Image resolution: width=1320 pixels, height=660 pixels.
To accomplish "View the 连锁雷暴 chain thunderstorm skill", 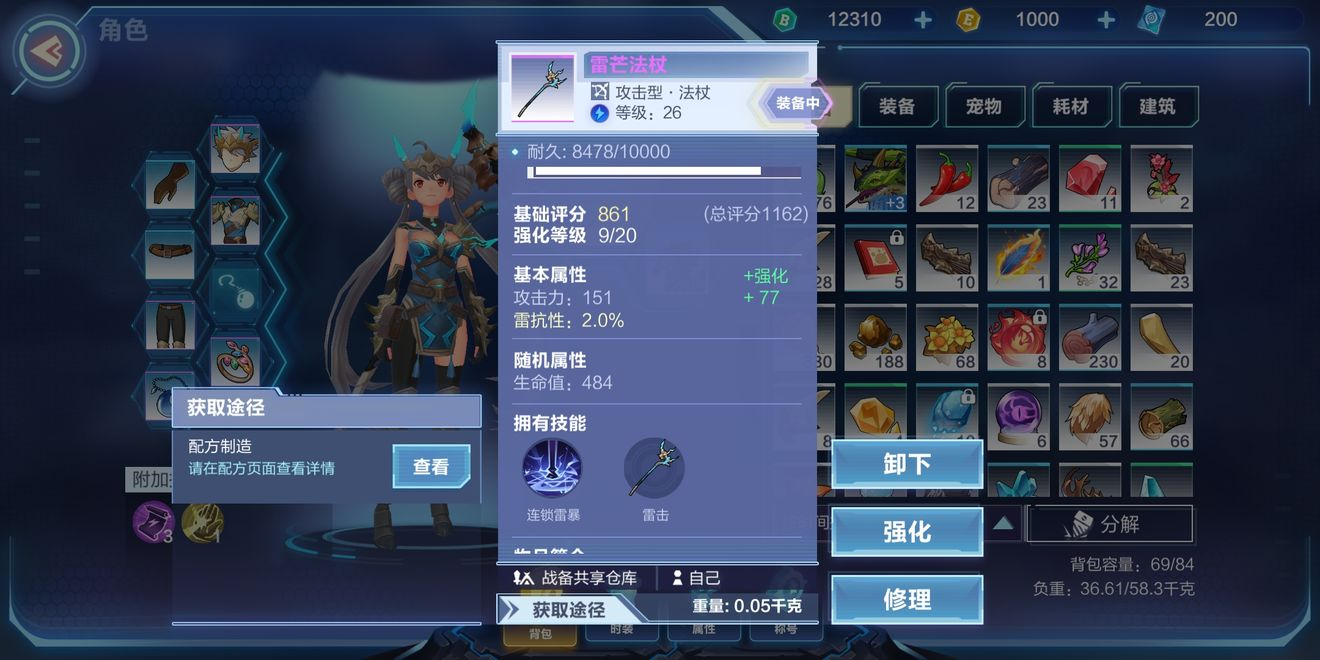I will pyautogui.click(x=552, y=468).
